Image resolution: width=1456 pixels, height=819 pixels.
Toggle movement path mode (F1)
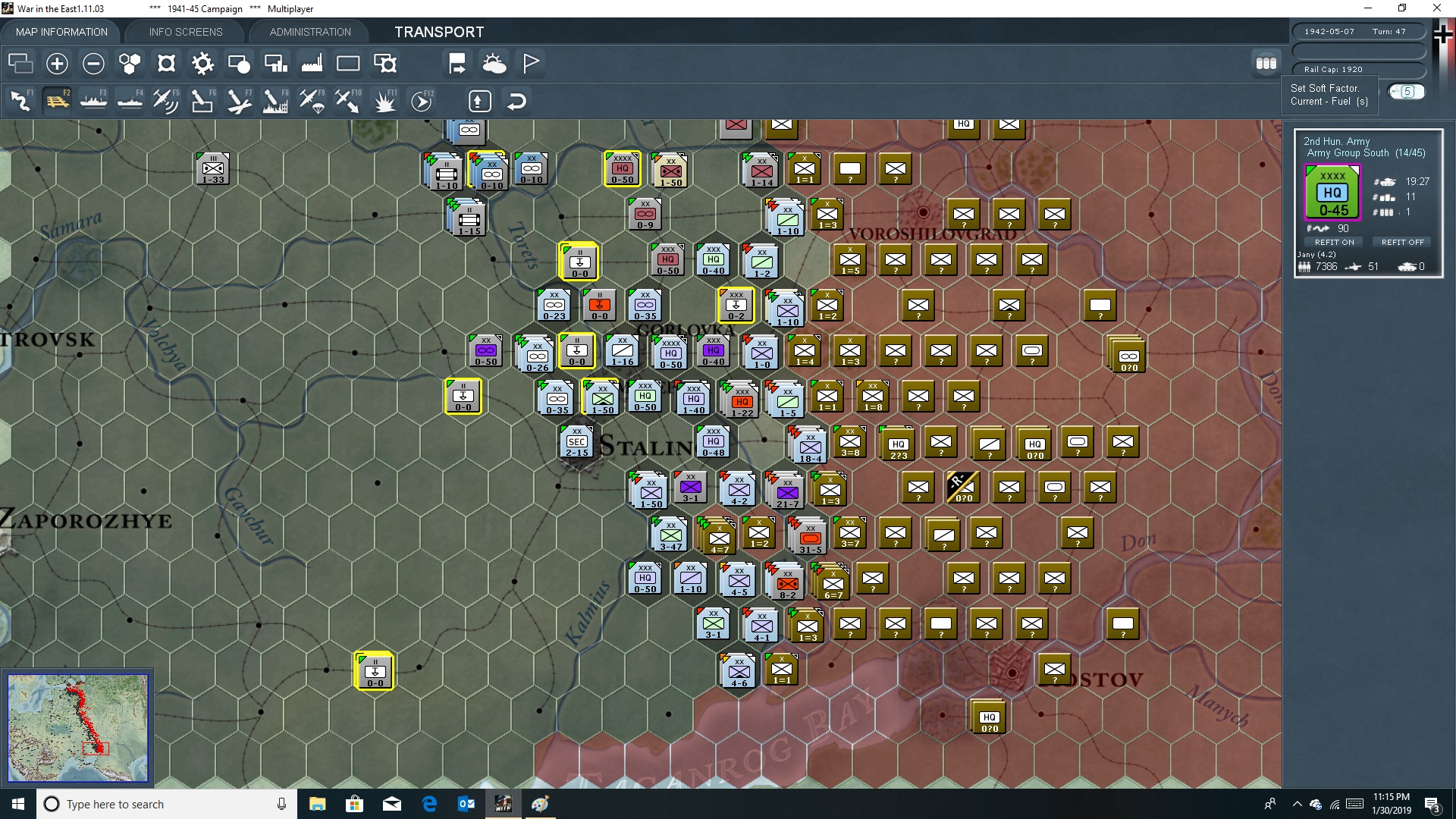tap(20, 100)
